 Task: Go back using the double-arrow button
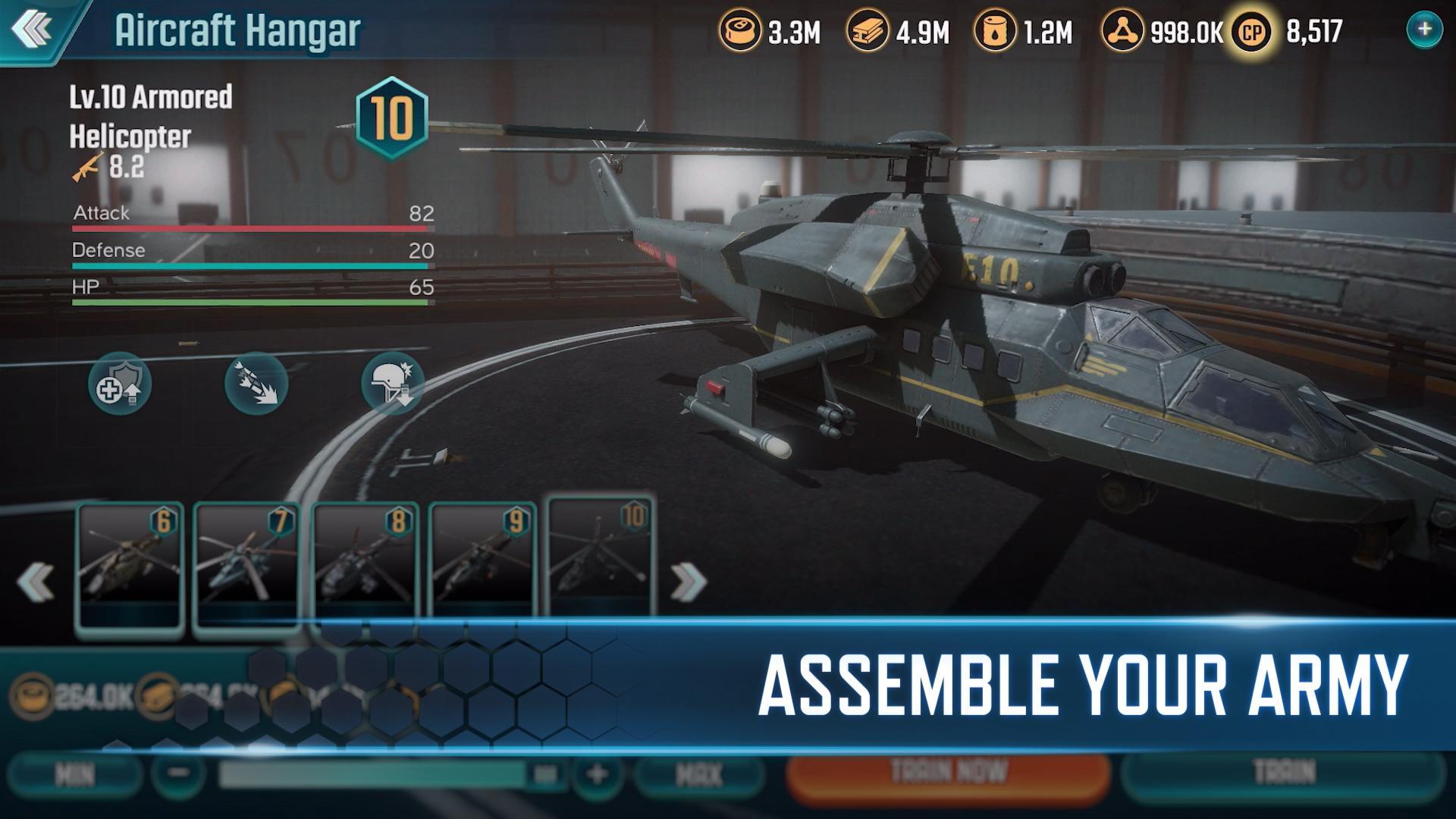32,30
